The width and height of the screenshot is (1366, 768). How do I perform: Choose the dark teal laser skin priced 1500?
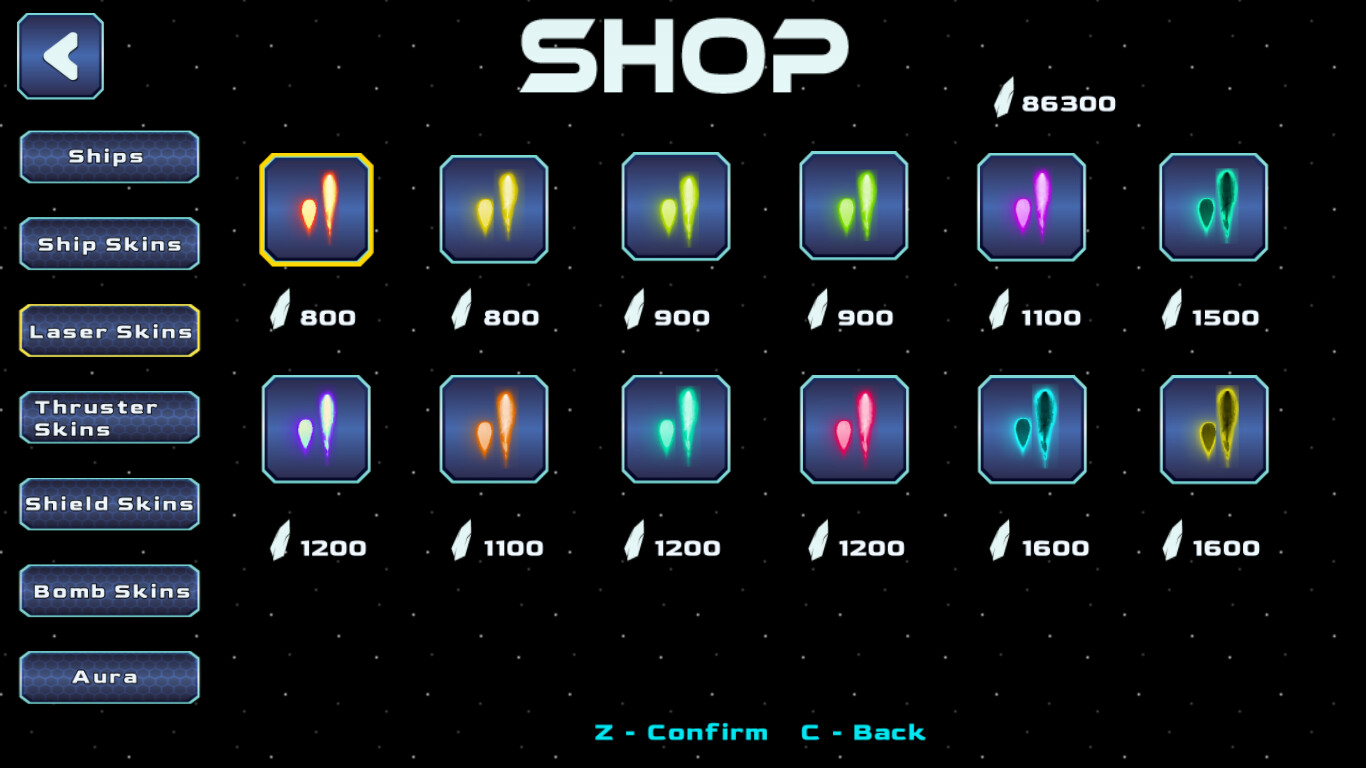pos(1211,208)
